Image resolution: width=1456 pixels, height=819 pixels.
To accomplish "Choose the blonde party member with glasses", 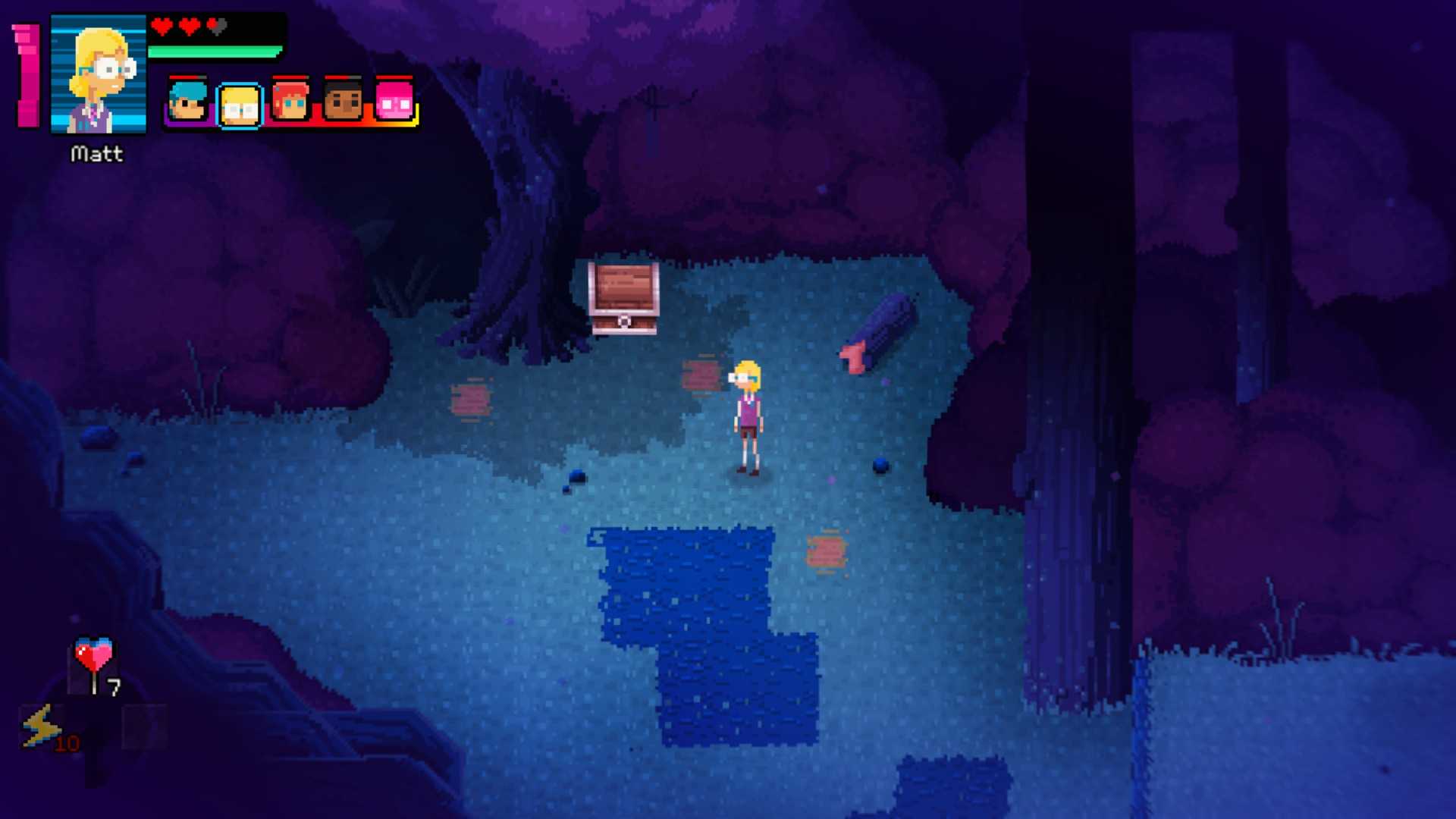I will 240,105.
